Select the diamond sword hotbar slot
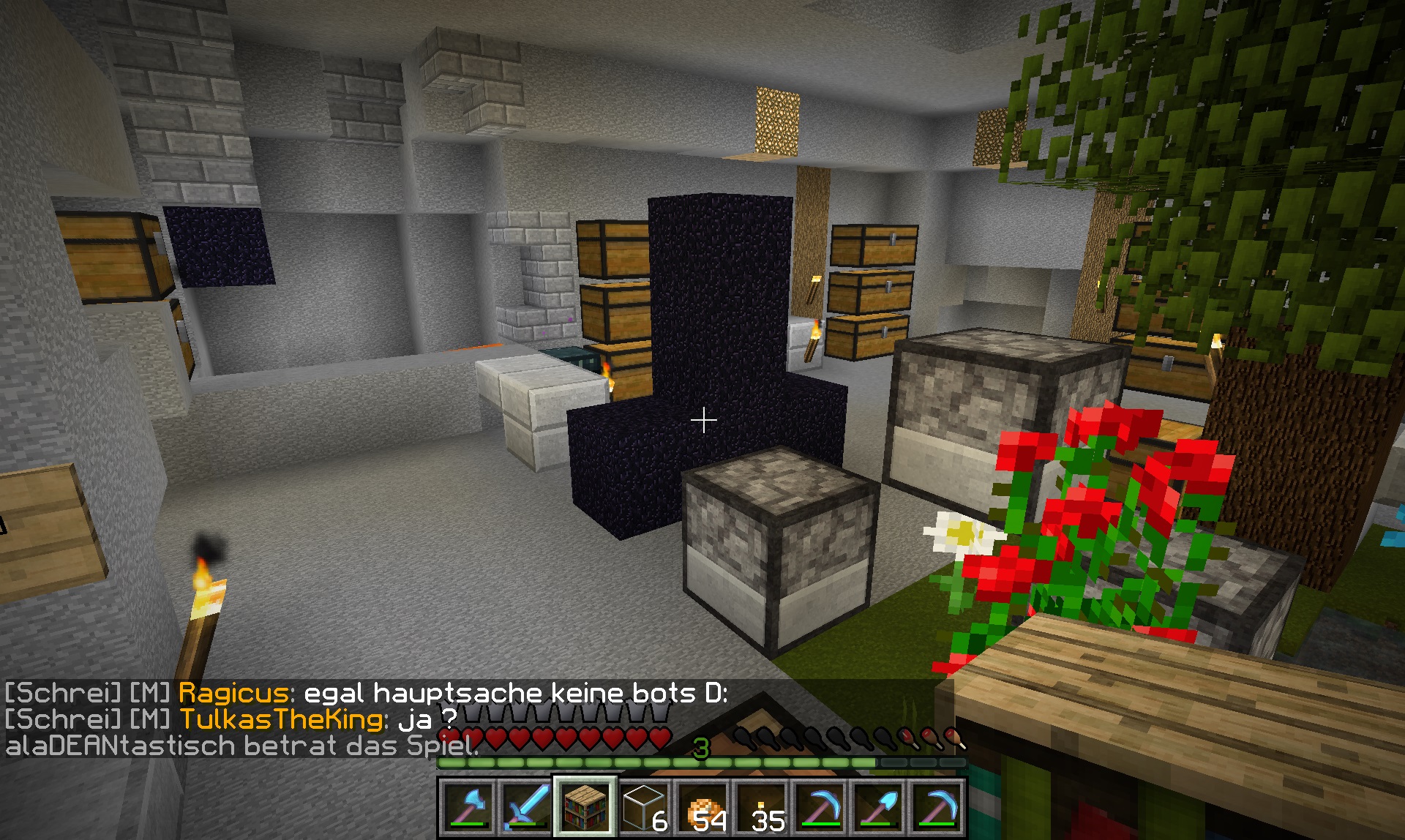The height and width of the screenshot is (840, 1405). [x=526, y=807]
